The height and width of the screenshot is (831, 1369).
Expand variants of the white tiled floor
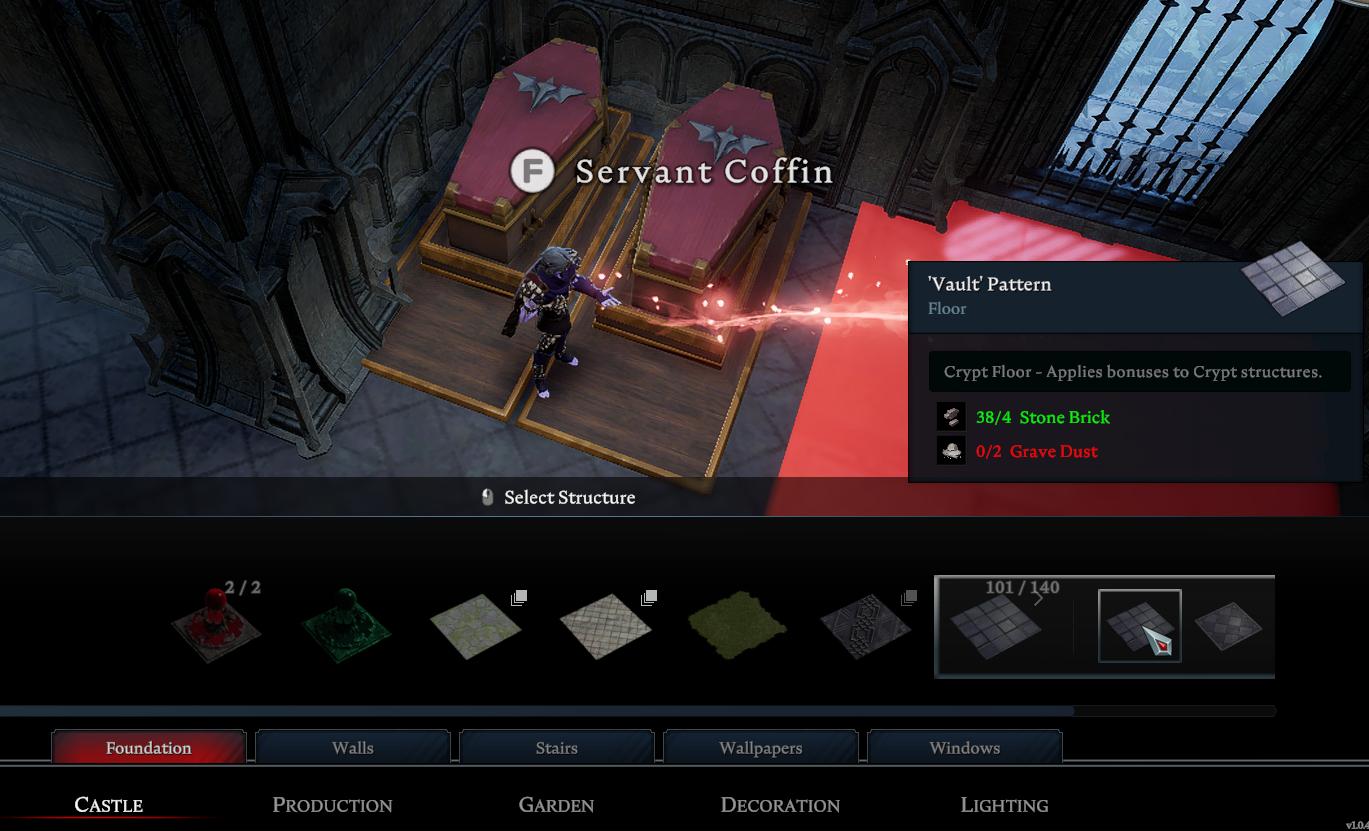[x=648, y=597]
